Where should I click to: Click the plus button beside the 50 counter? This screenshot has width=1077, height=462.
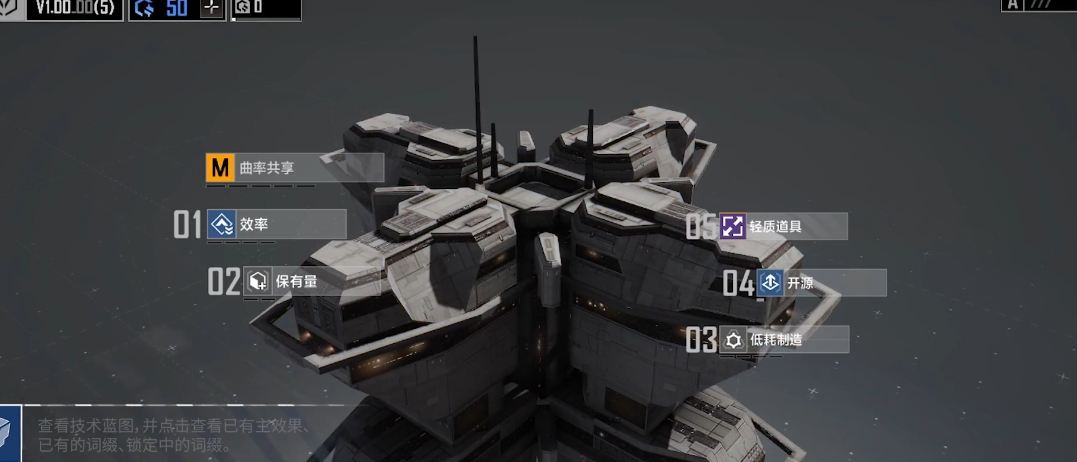coord(211,9)
